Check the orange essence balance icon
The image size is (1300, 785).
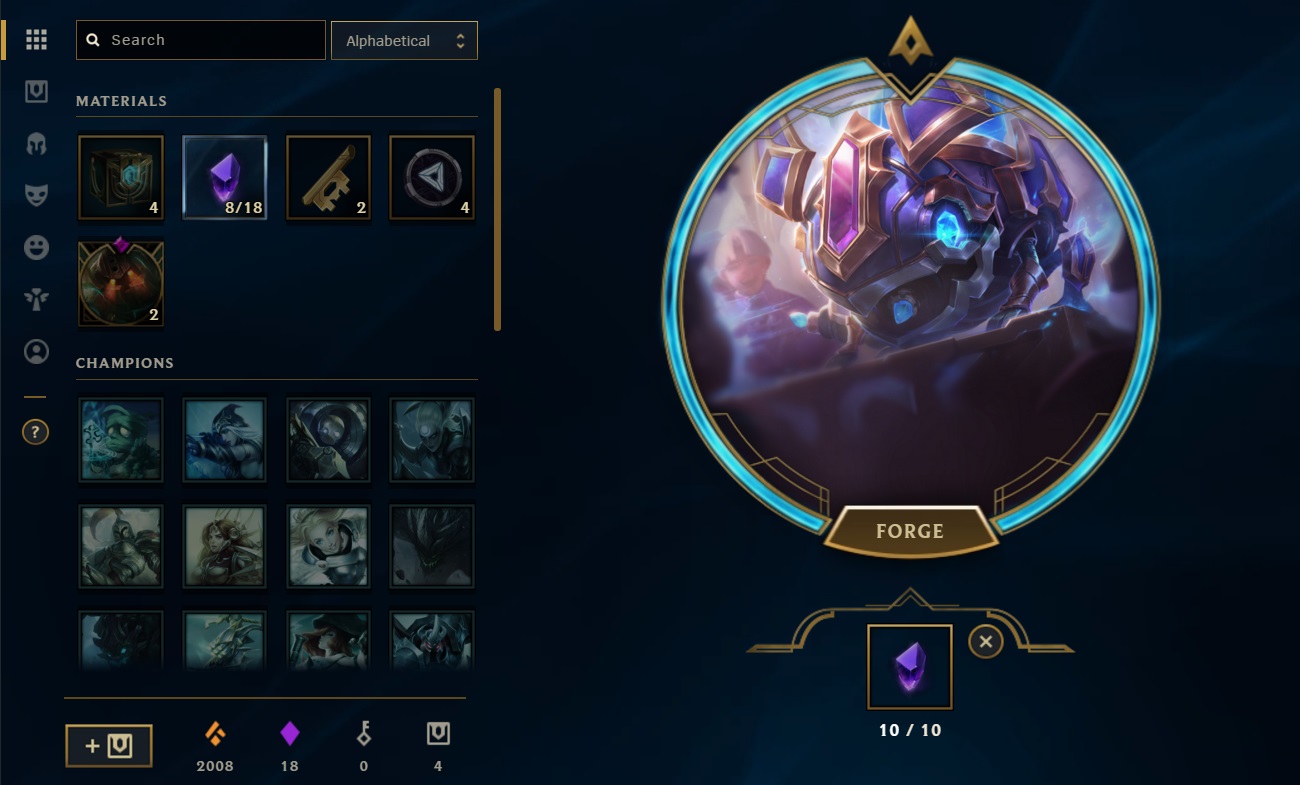(214, 742)
